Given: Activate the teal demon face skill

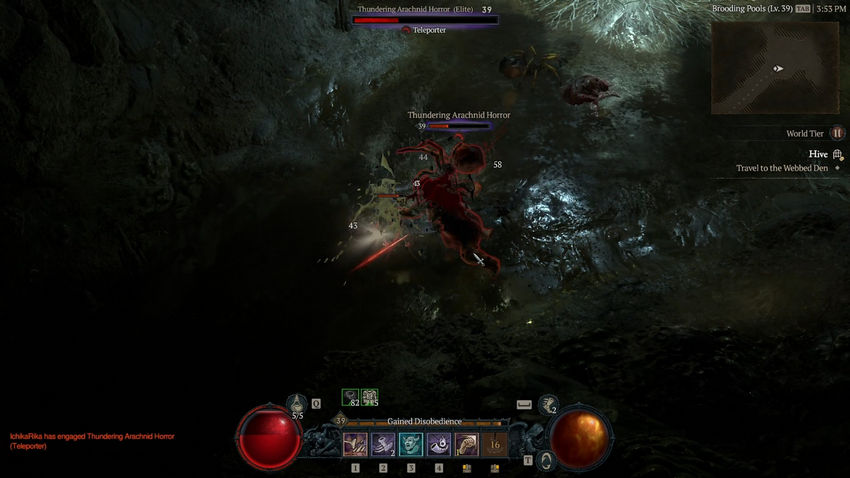Looking at the screenshot, I should 411,444.
